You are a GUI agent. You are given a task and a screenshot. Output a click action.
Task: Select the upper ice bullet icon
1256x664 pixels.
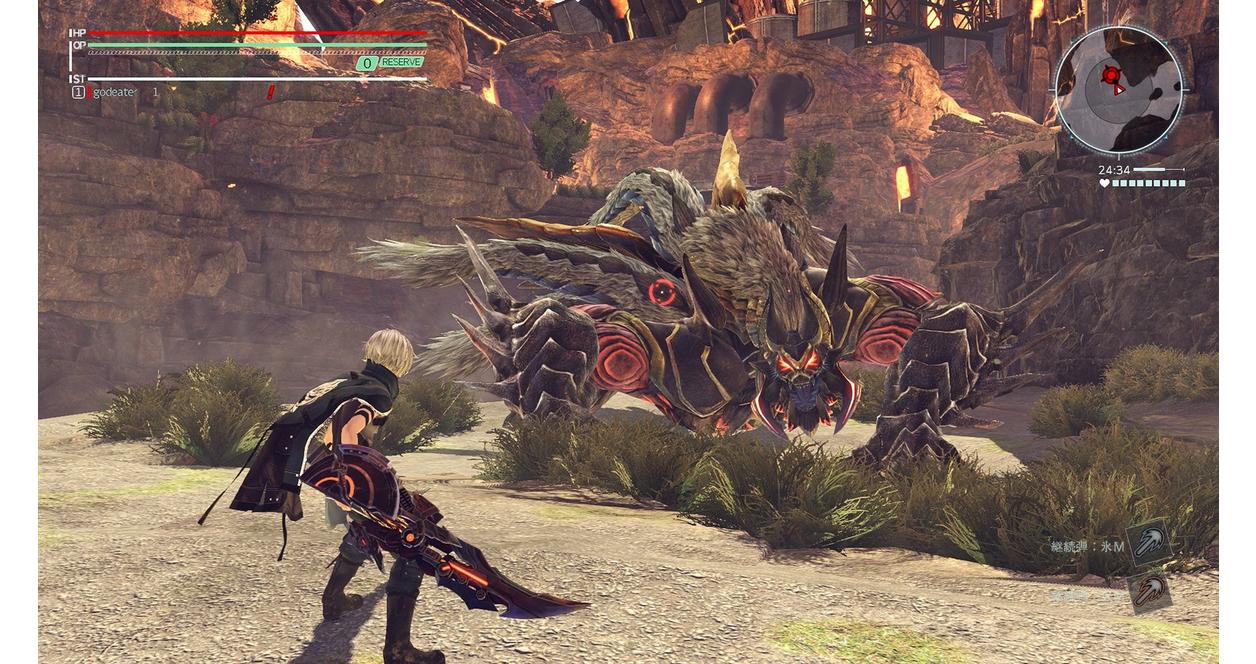(1149, 545)
